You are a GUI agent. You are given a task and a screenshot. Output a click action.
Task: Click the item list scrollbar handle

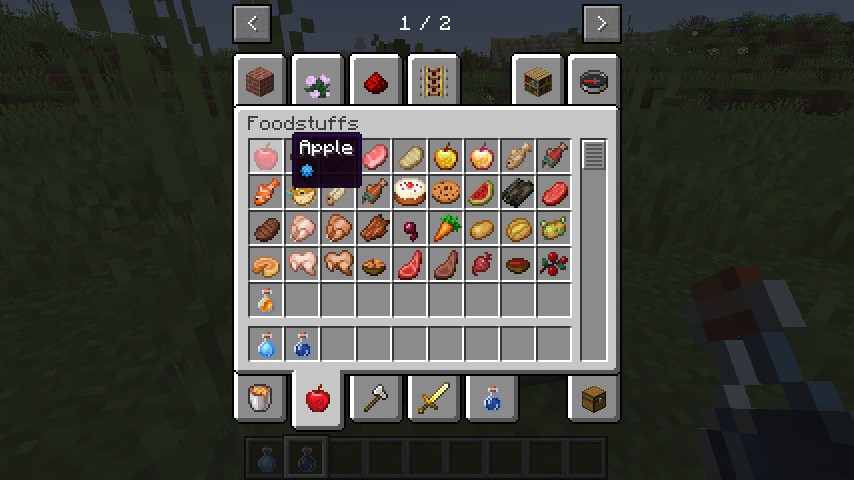coord(594,156)
